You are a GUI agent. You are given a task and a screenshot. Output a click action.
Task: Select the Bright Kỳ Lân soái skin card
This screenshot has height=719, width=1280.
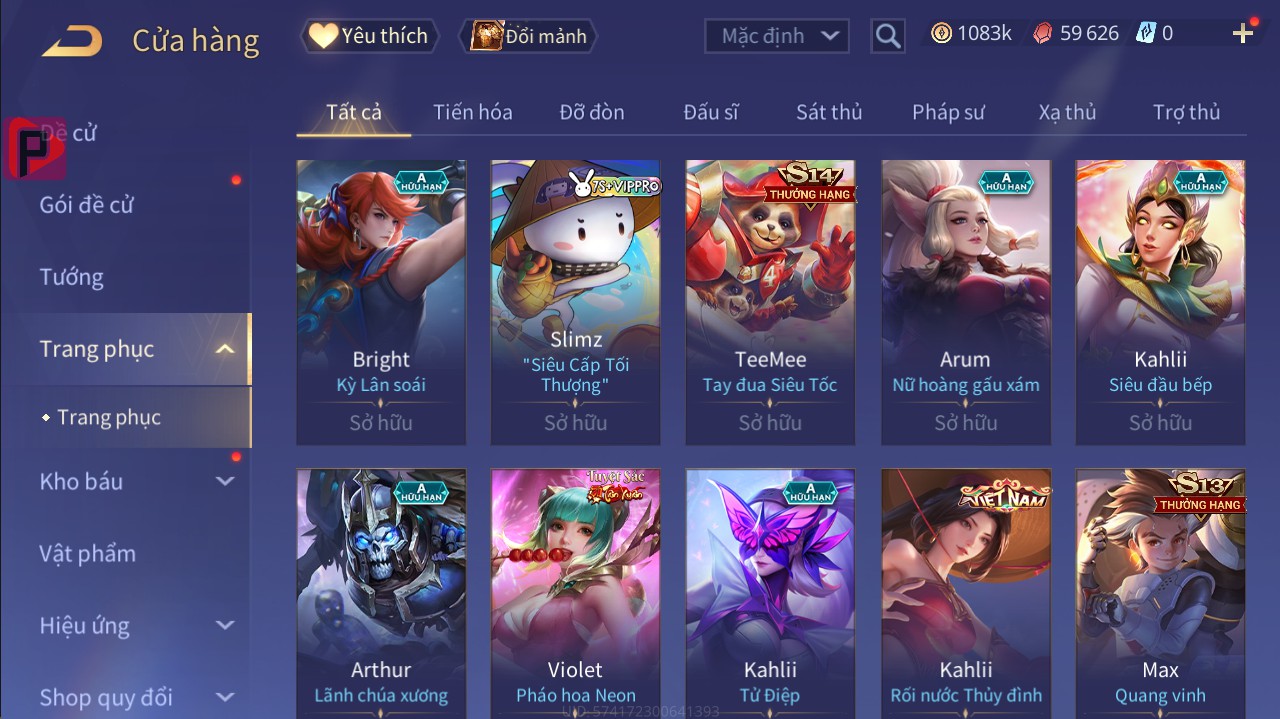[x=381, y=302]
